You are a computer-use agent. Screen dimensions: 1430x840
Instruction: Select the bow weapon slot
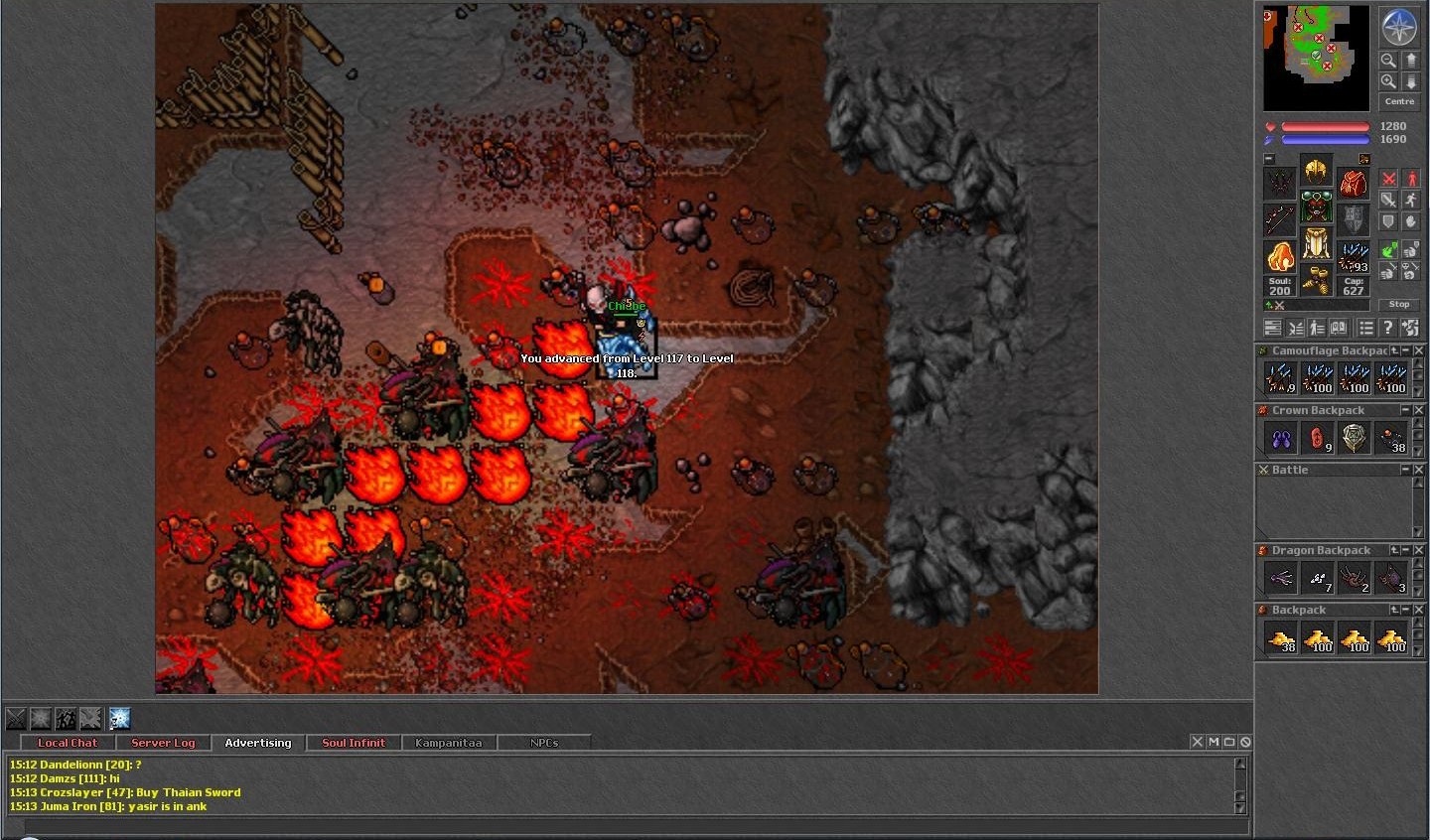tap(1279, 219)
